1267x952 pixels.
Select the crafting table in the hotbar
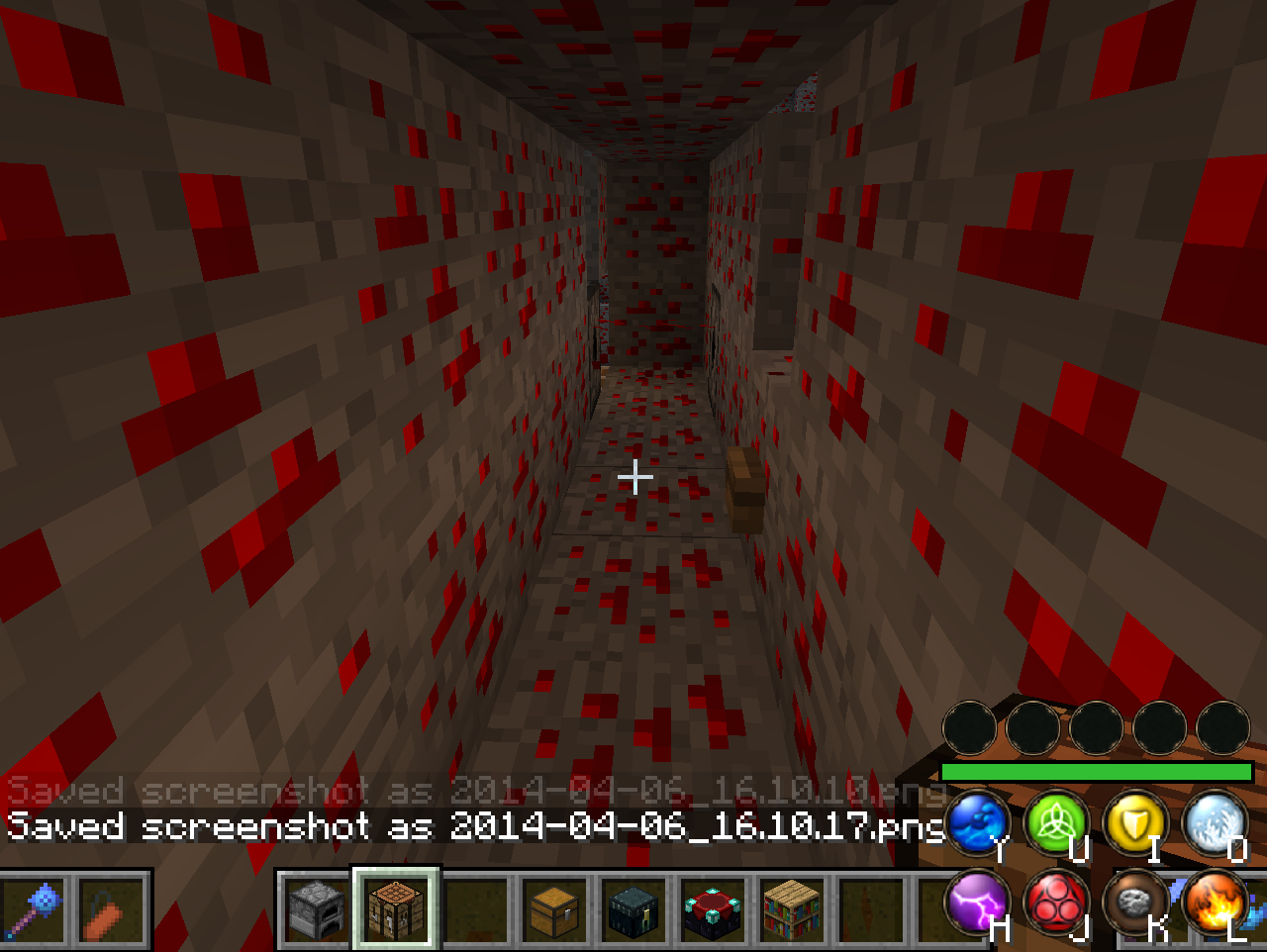point(395,912)
